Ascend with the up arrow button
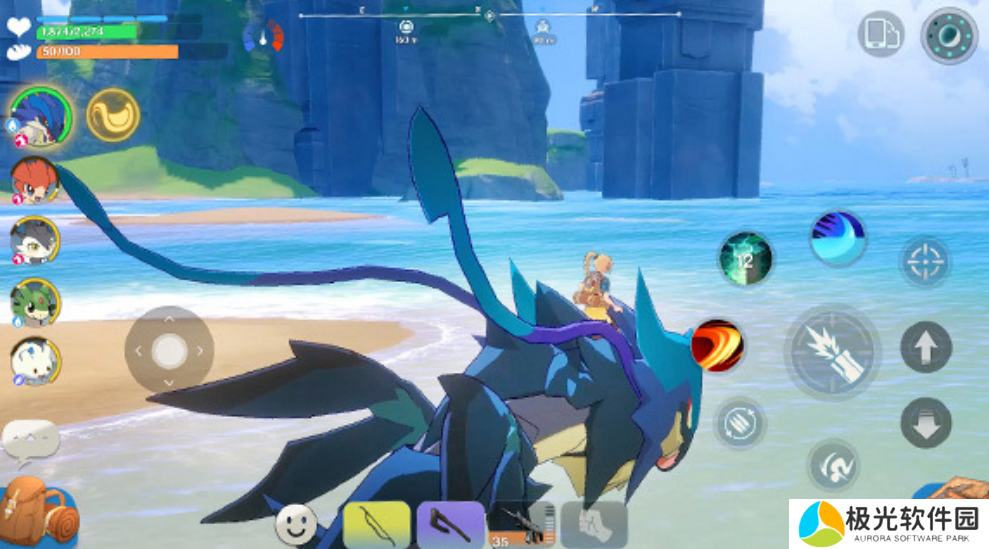Screen dimensions: 989x549 (x=925, y=347)
